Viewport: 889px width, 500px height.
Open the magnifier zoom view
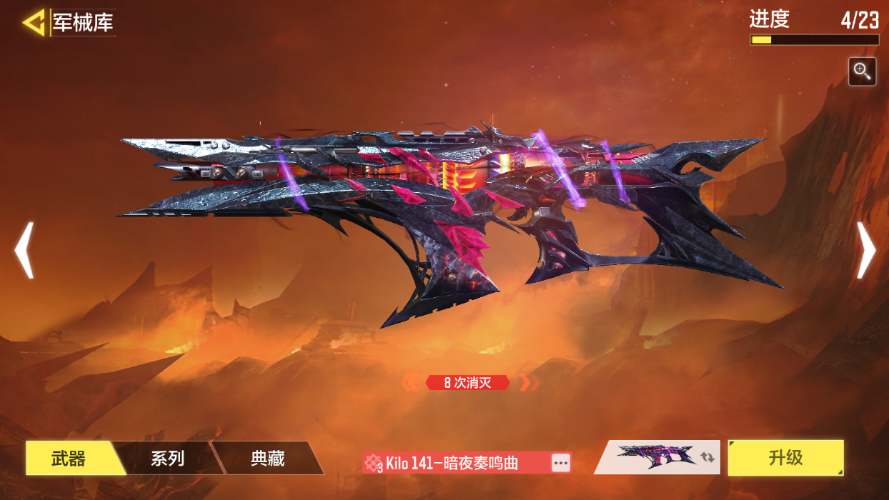[862, 70]
